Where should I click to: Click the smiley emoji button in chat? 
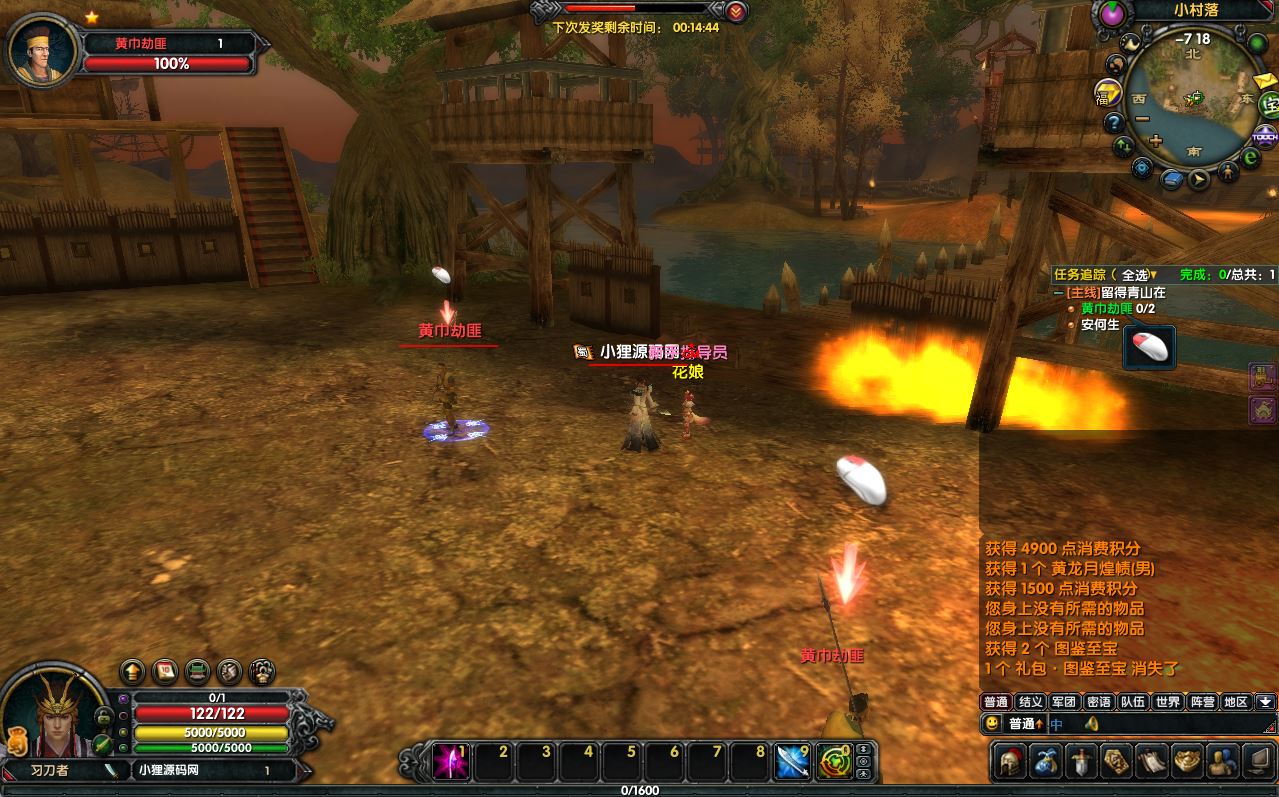(992, 723)
